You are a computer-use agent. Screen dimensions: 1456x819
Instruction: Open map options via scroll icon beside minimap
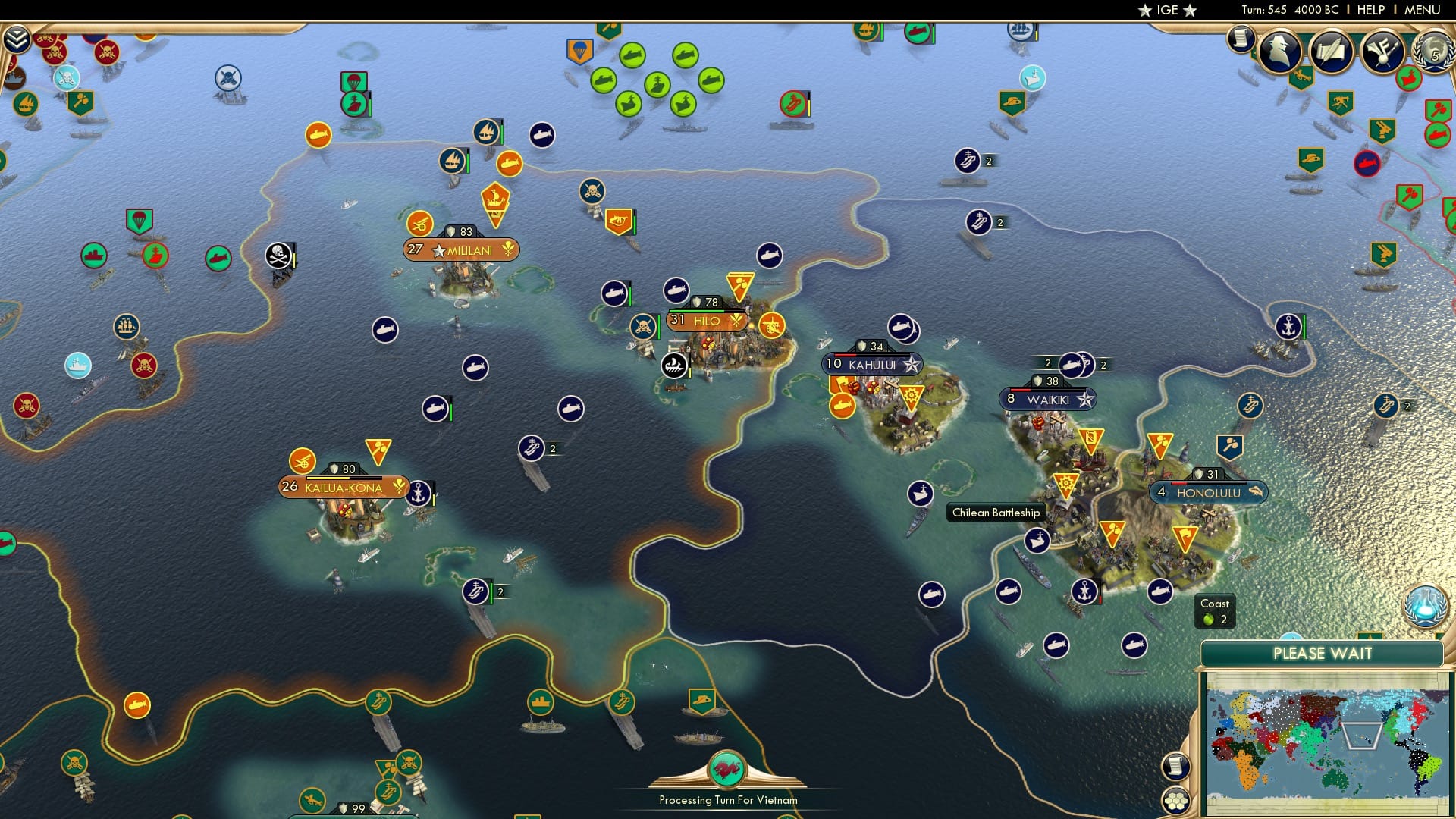coord(1176,767)
